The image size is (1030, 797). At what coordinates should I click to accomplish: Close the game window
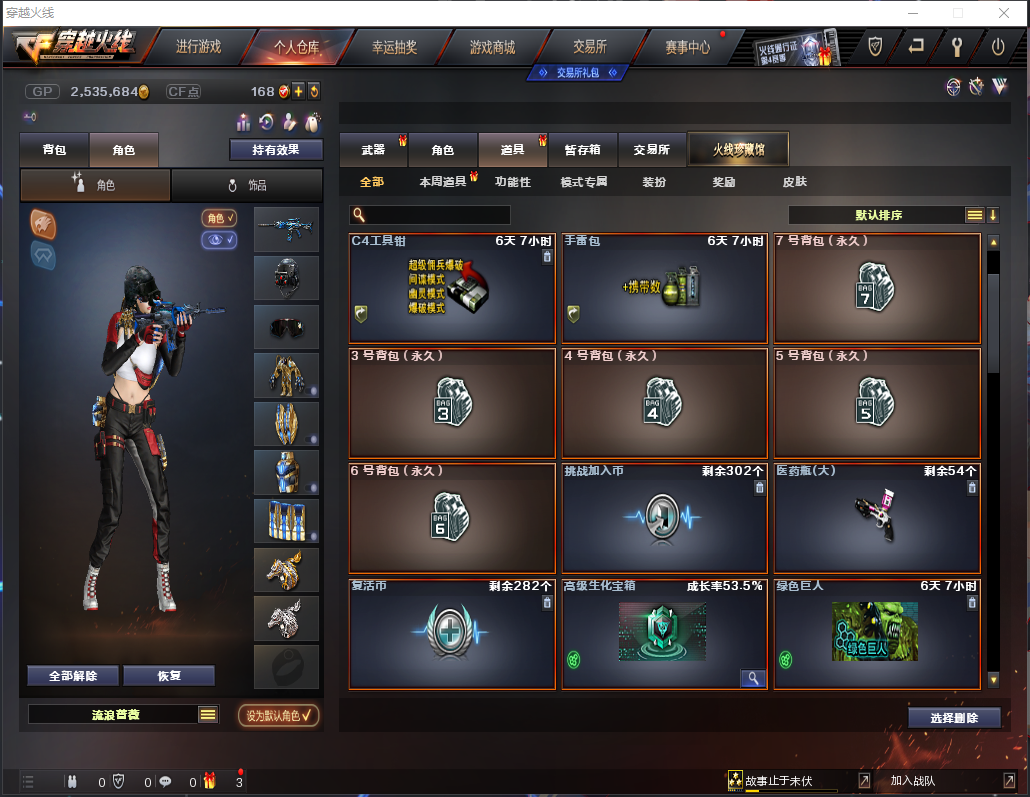1004,13
